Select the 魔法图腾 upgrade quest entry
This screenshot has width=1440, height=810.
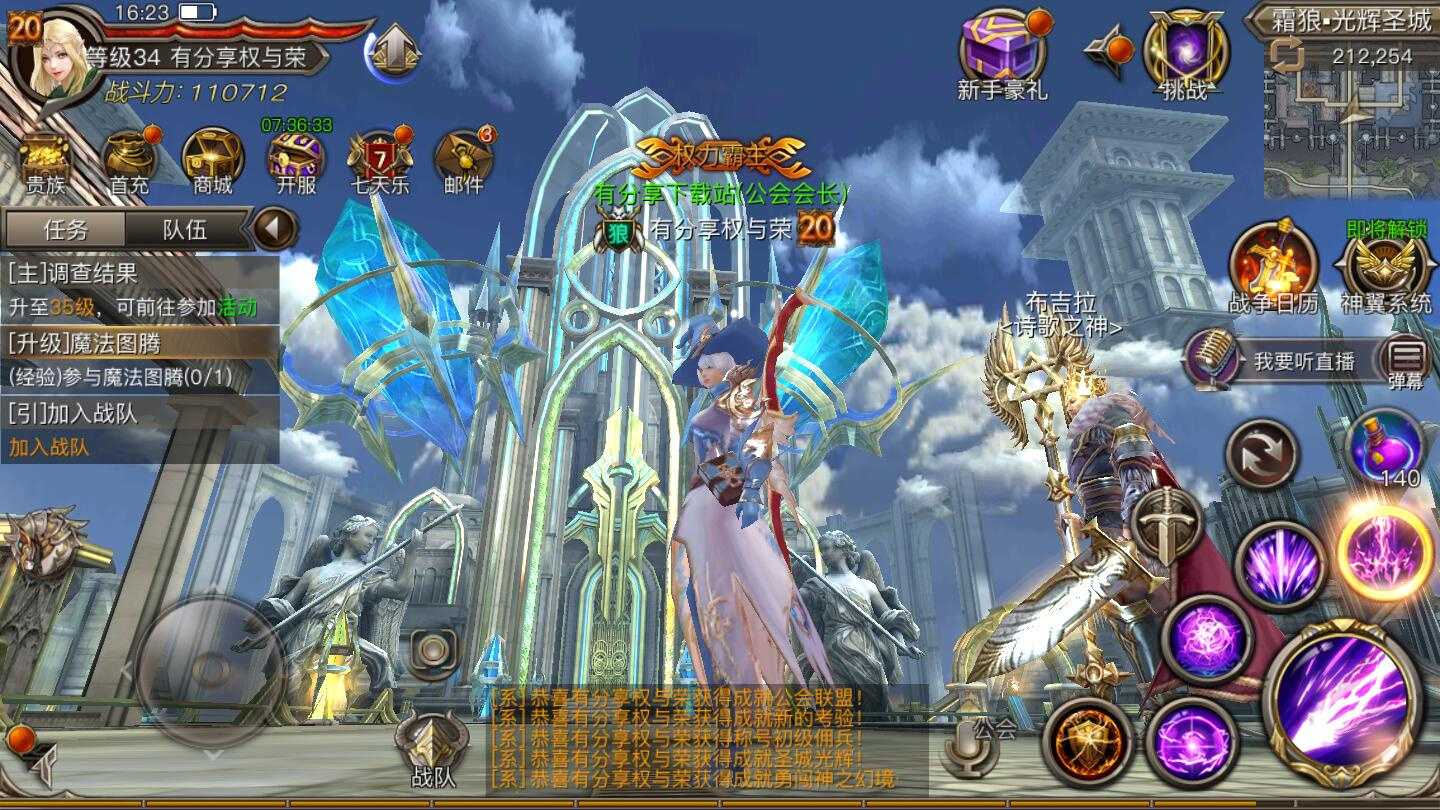tap(139, 359)
